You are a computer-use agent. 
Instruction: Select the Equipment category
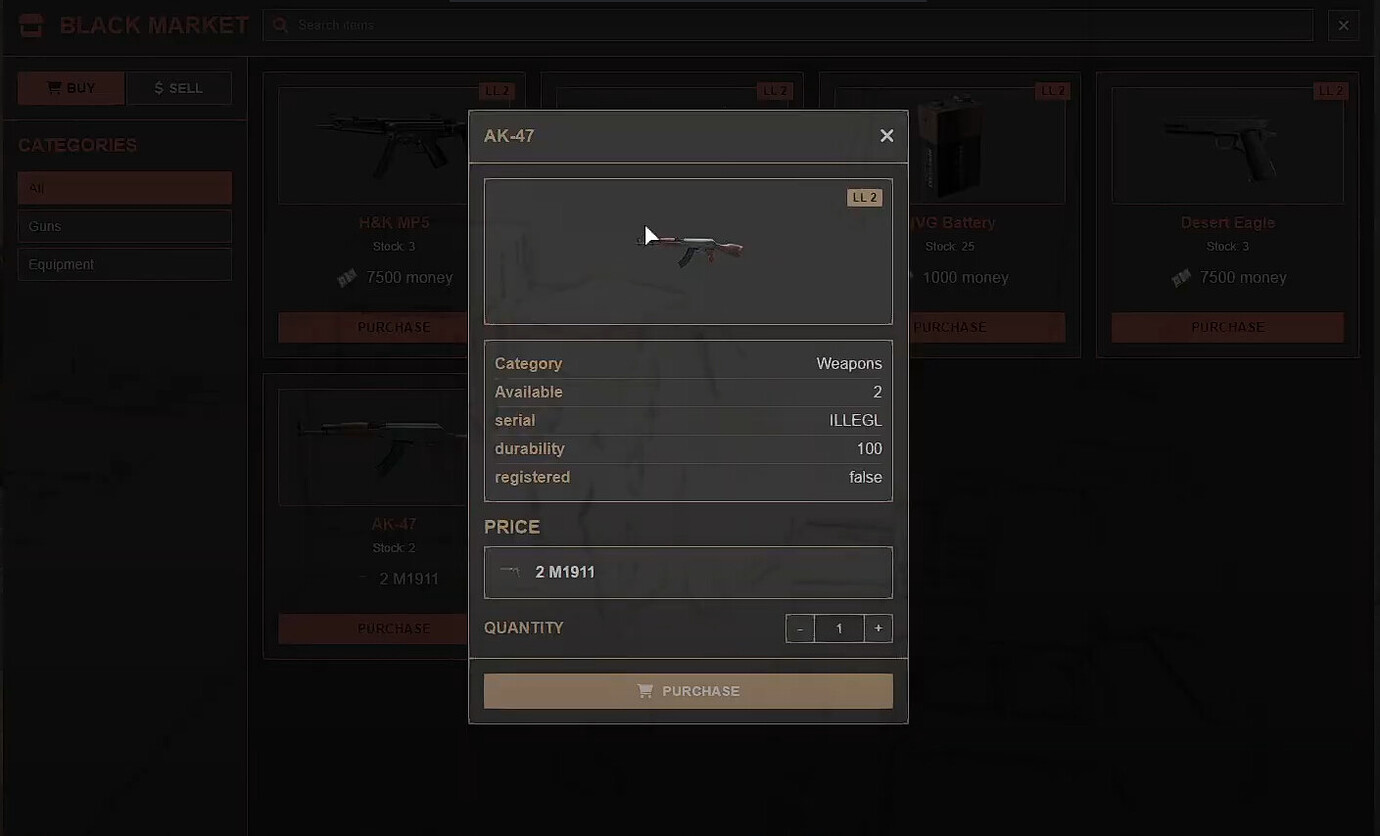coord(124,263)
